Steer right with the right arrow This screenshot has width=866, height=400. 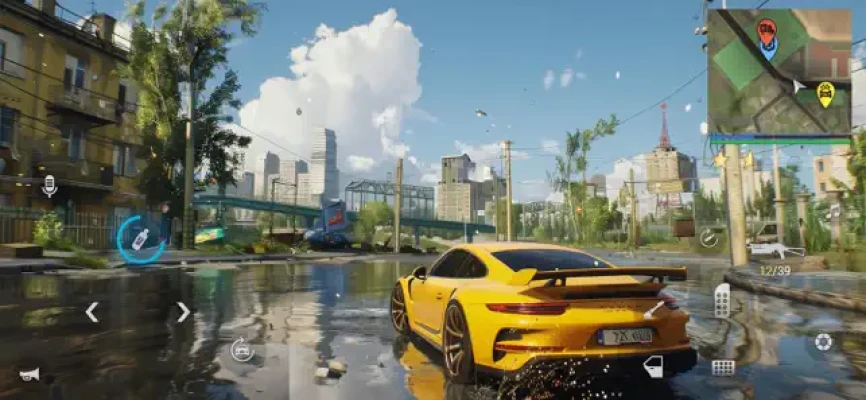183,312
